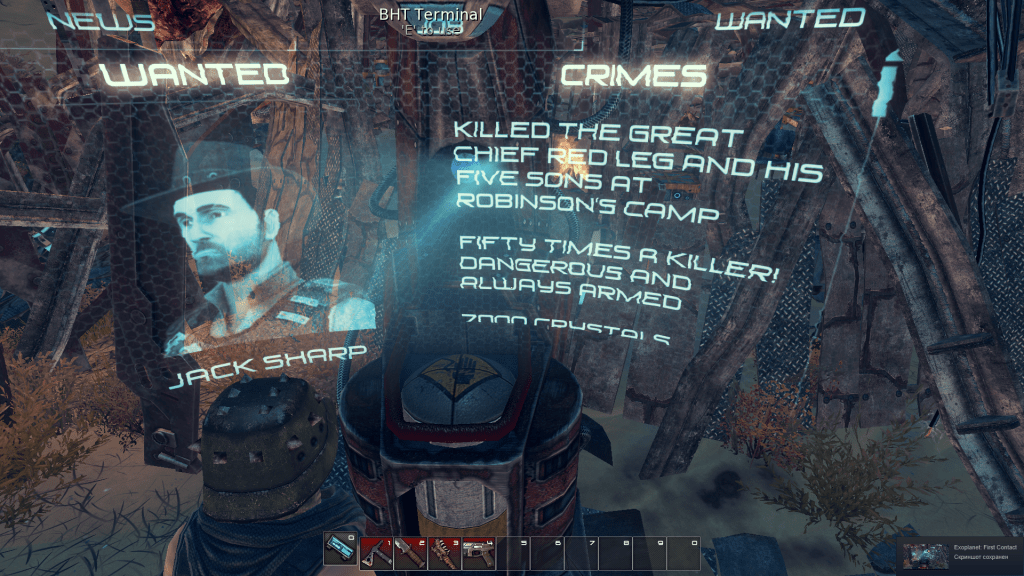Switch to the News tab
Screen dimensions: 1024x576
pos(100,20)
